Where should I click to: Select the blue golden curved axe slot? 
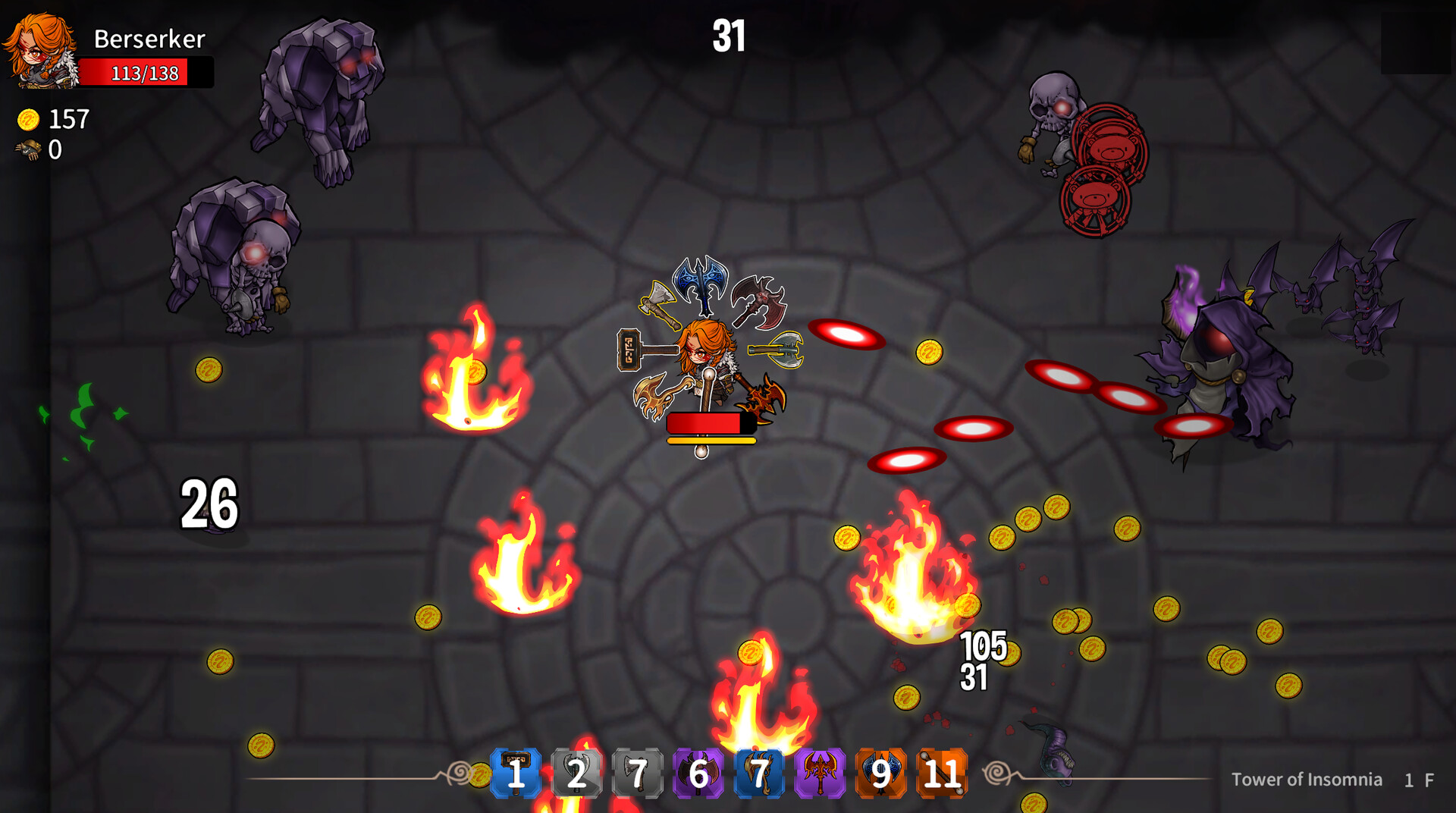click(759, 773)
